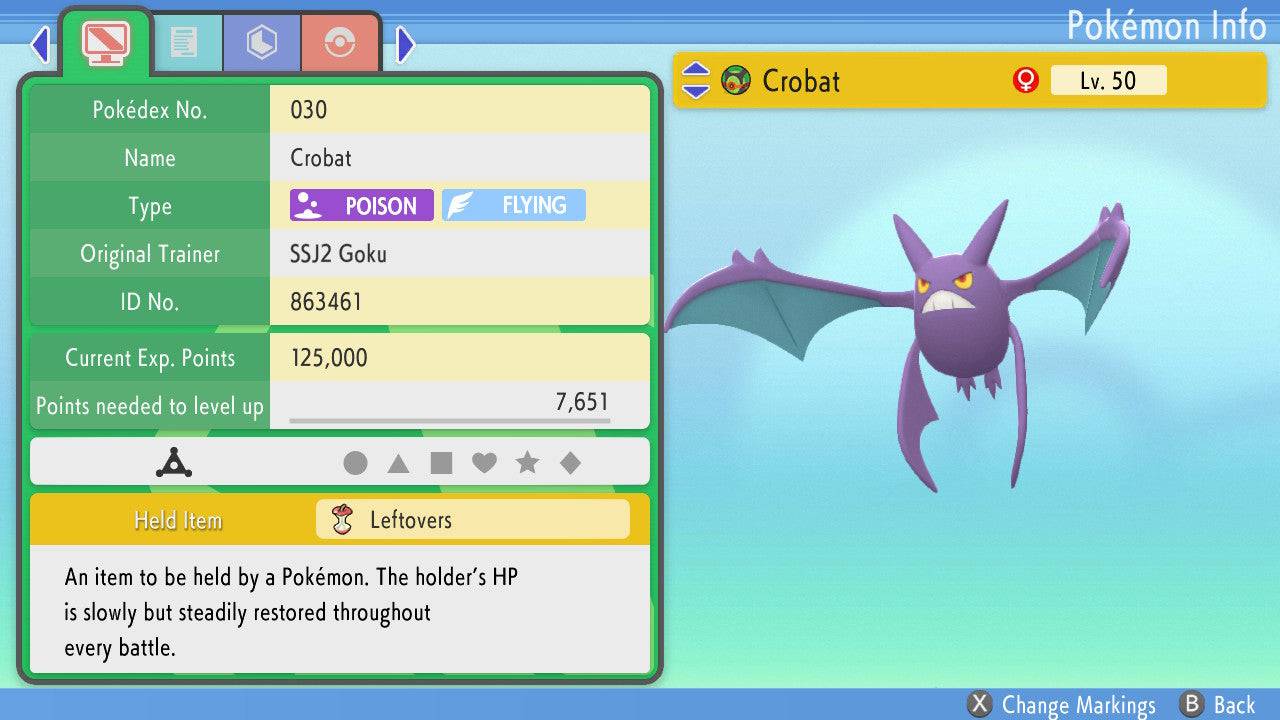Select the red summary info tab

point(105,43)
